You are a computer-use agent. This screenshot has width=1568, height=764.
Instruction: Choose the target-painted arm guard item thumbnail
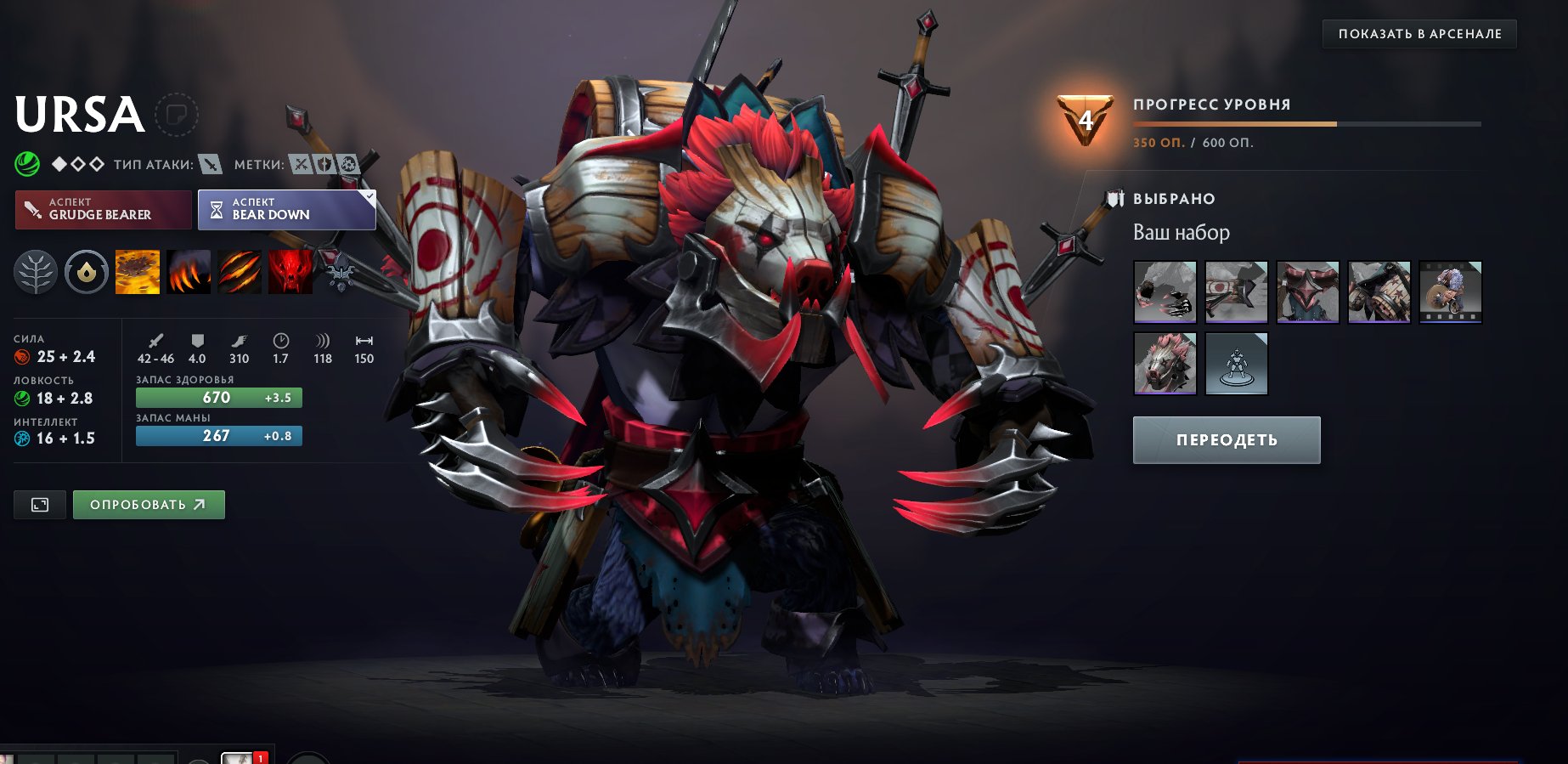click(x=1237, y=292)
